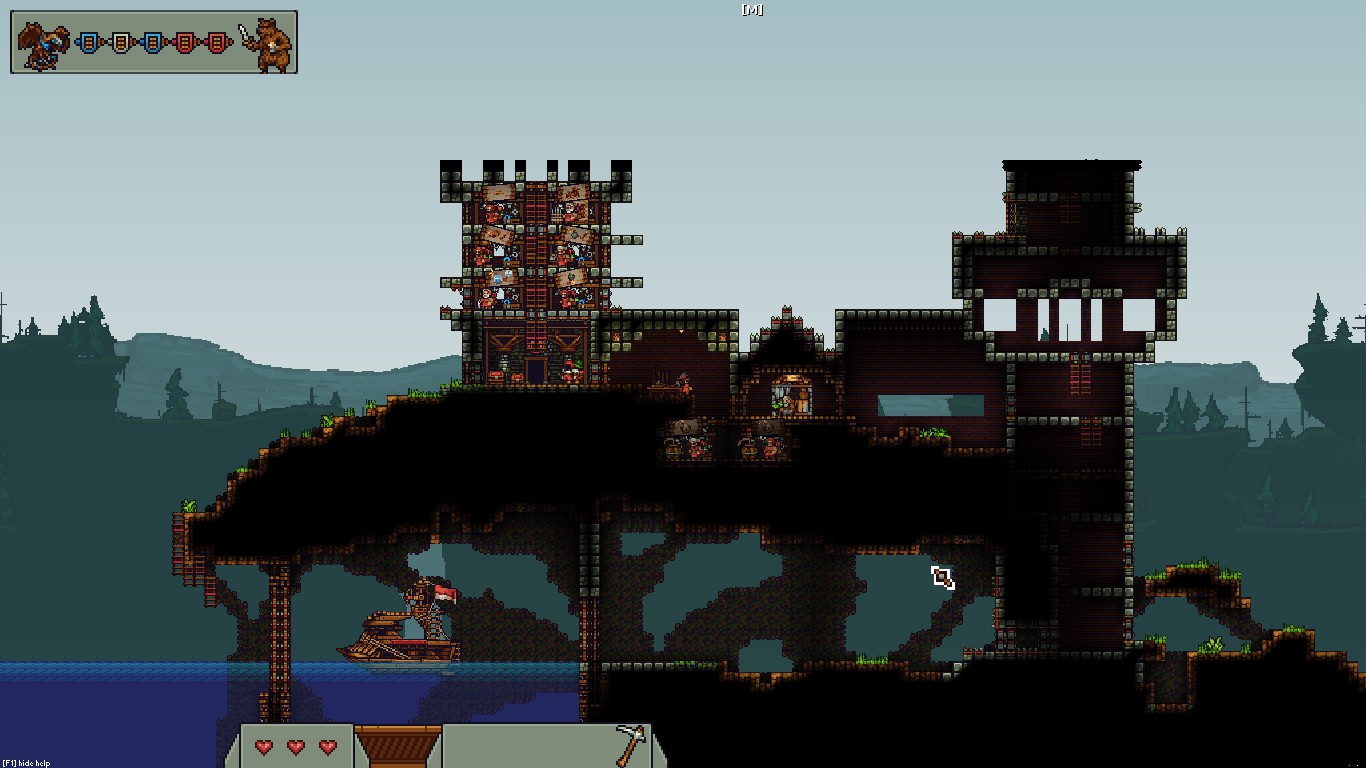Click the white neutral flag marker

(x=121, y=43)
